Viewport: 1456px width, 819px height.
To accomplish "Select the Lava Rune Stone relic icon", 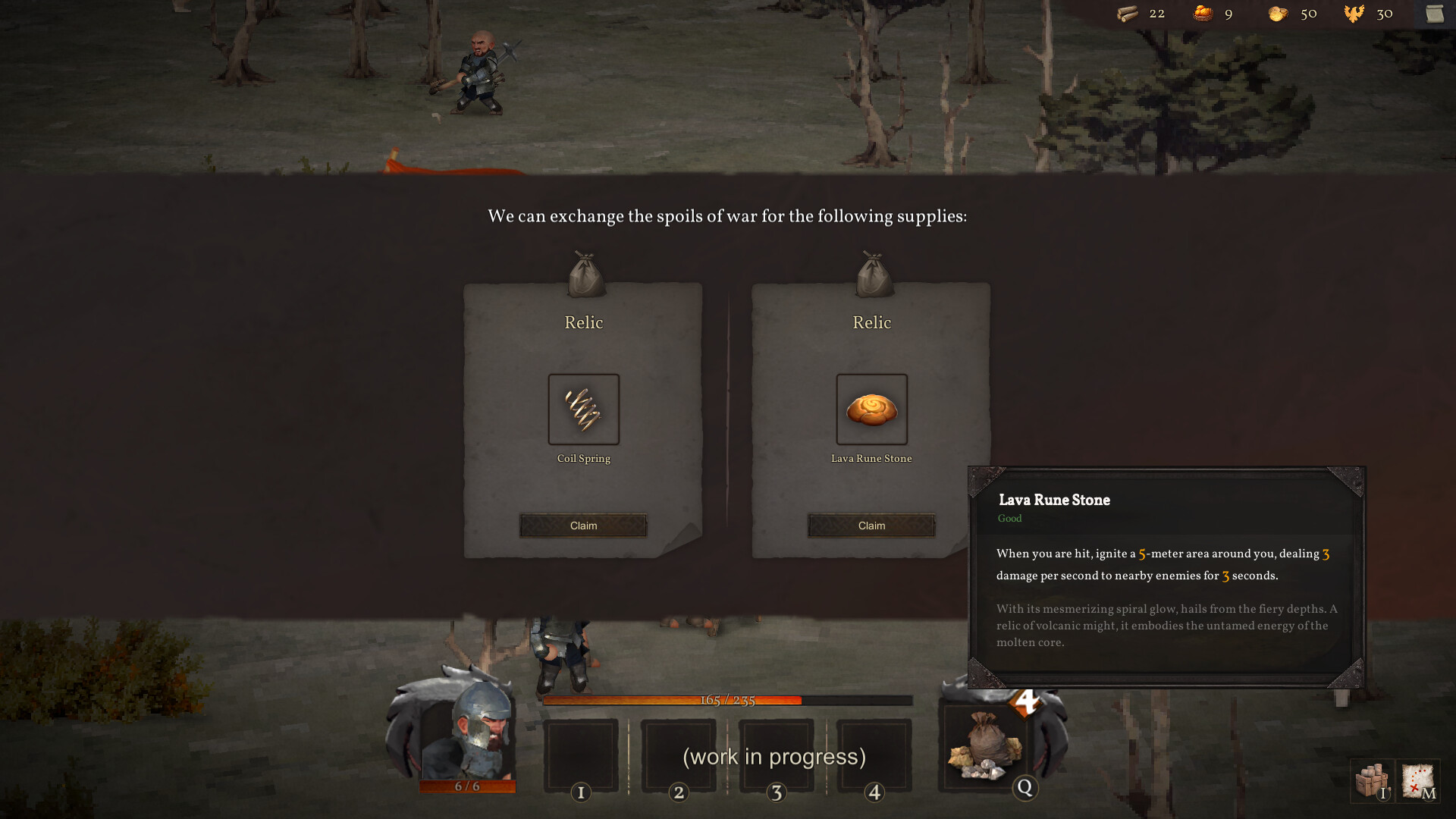I will coord(871,409).
